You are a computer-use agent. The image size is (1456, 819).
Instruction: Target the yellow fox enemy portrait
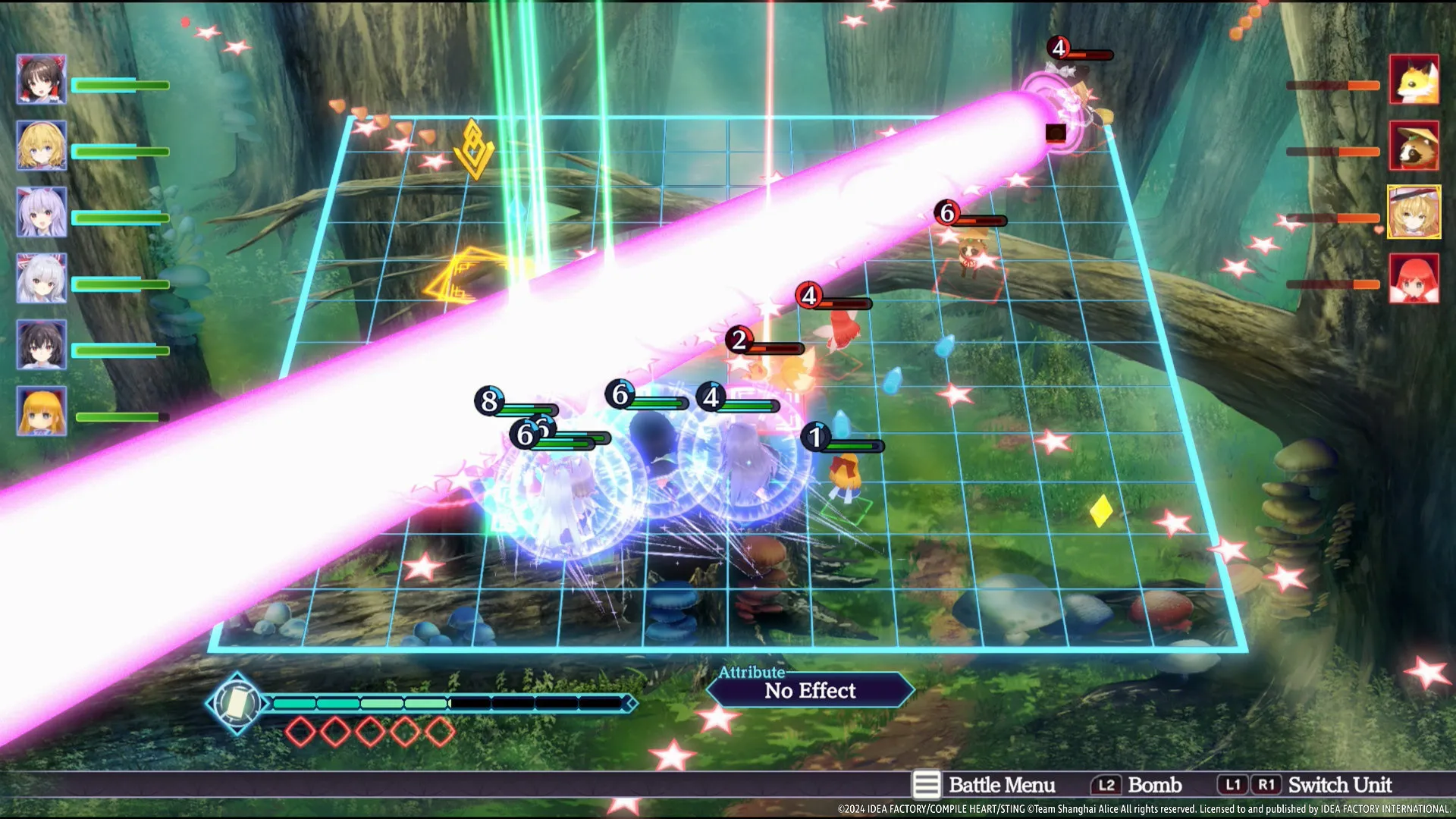1414,79
